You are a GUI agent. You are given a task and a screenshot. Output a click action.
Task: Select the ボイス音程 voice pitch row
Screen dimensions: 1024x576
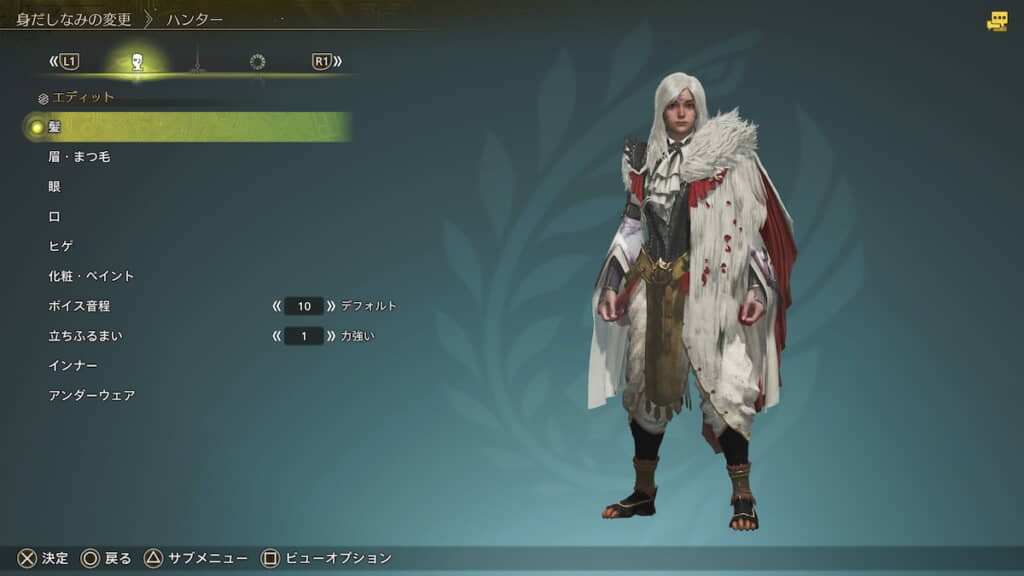(x=79, y=306)
